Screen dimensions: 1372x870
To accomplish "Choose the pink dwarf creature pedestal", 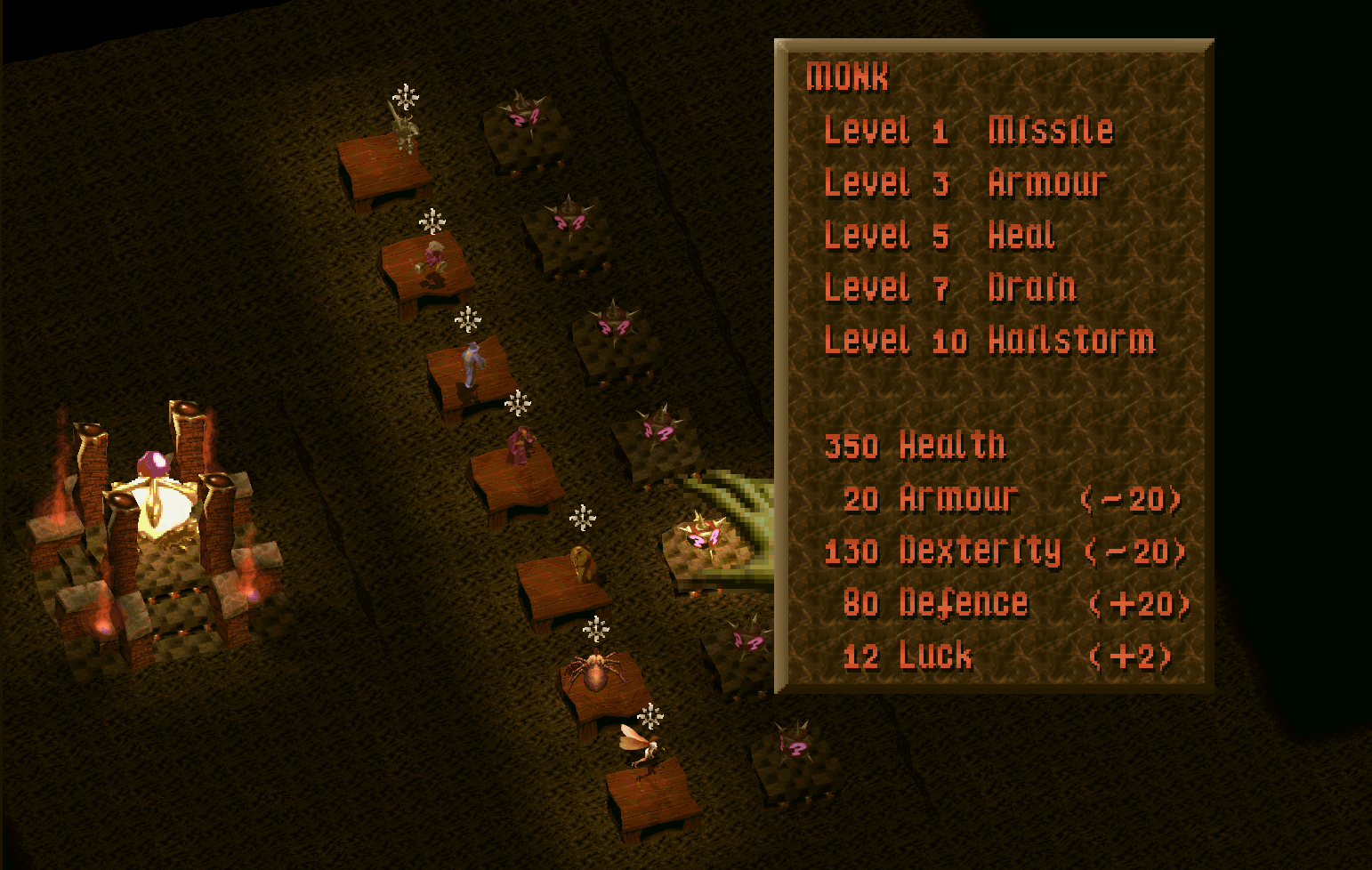I will (x=432, y=262).
